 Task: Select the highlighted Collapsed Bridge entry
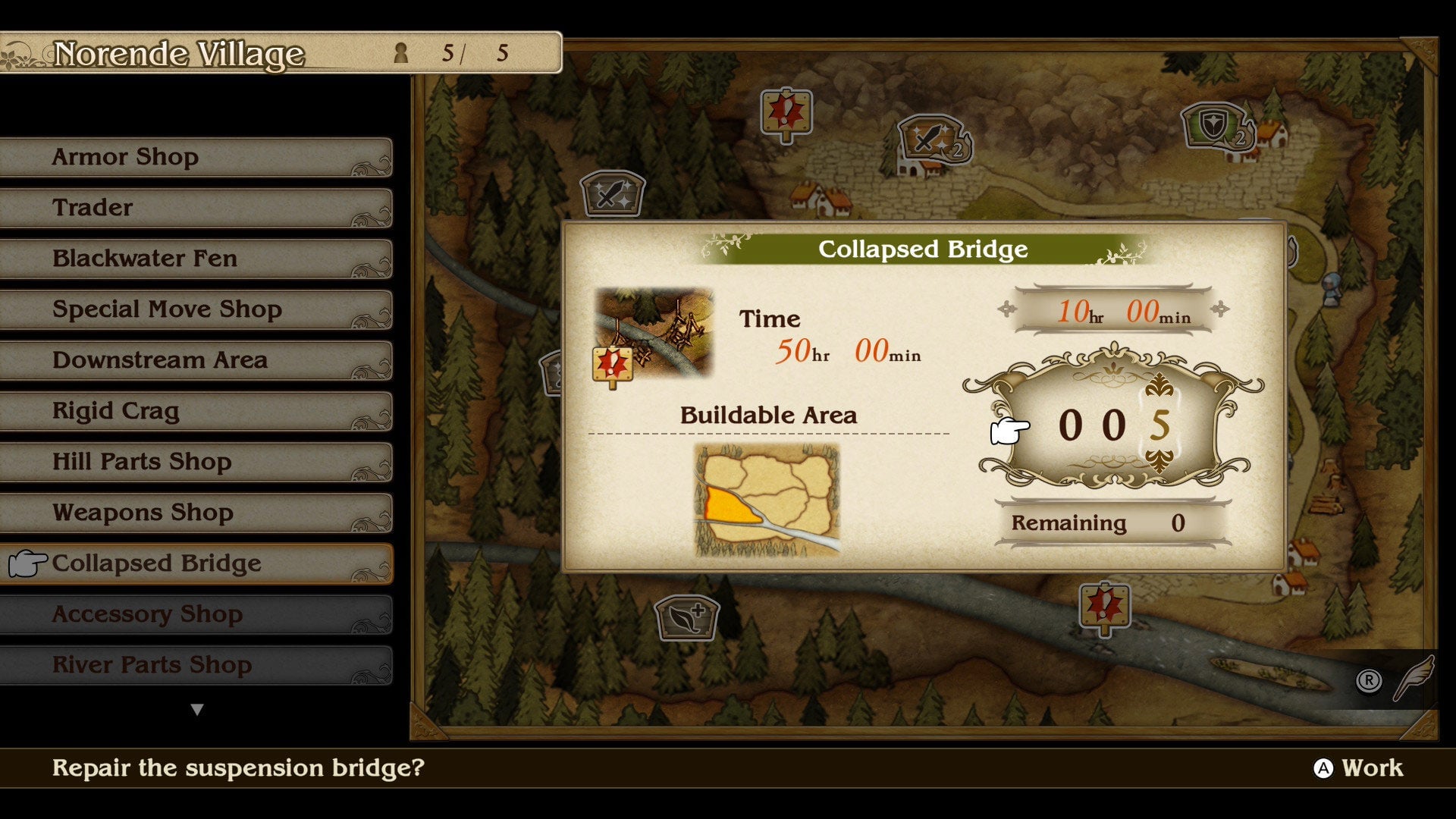[x=196, y=563]
